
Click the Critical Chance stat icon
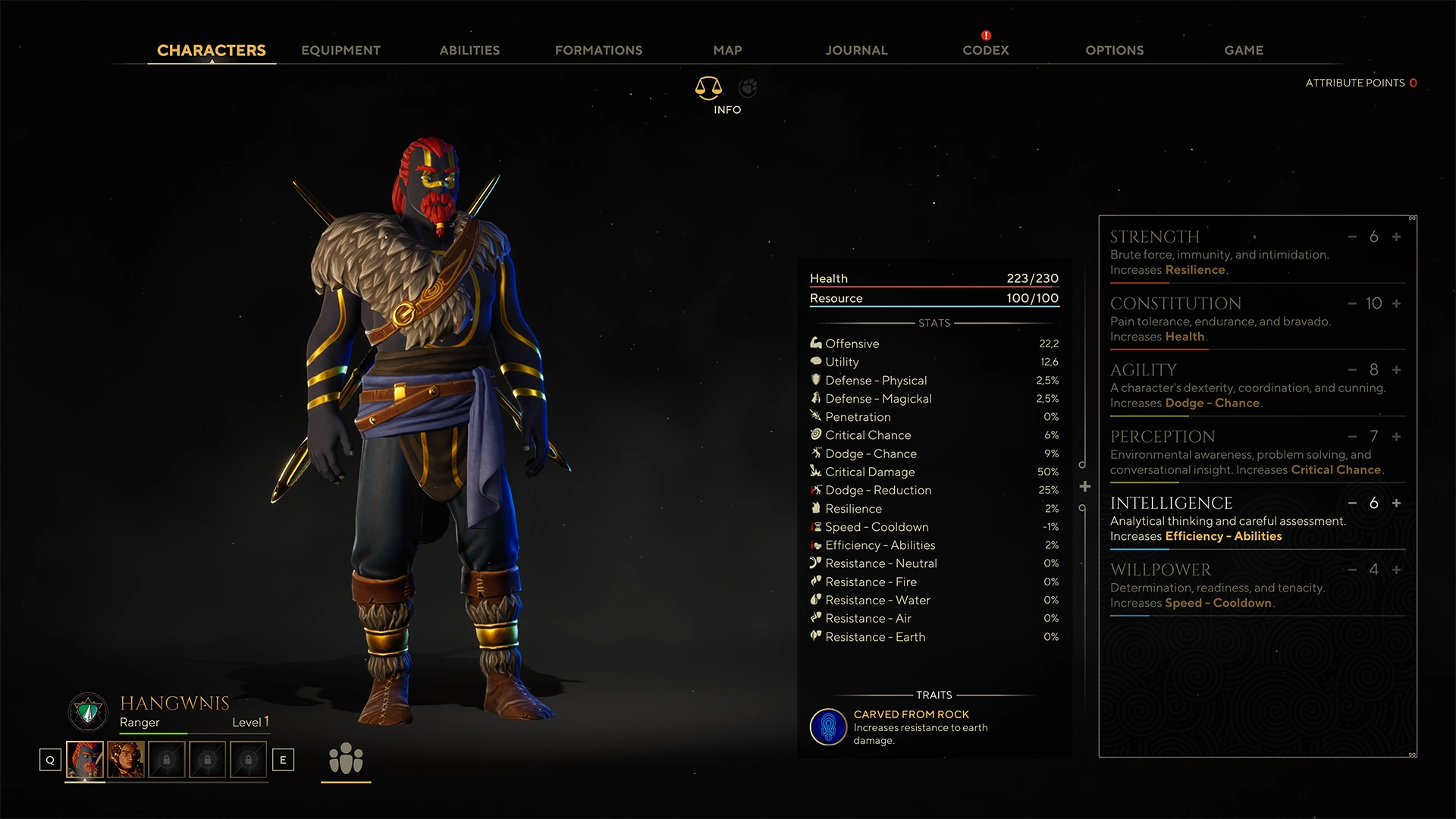[815, 435]
